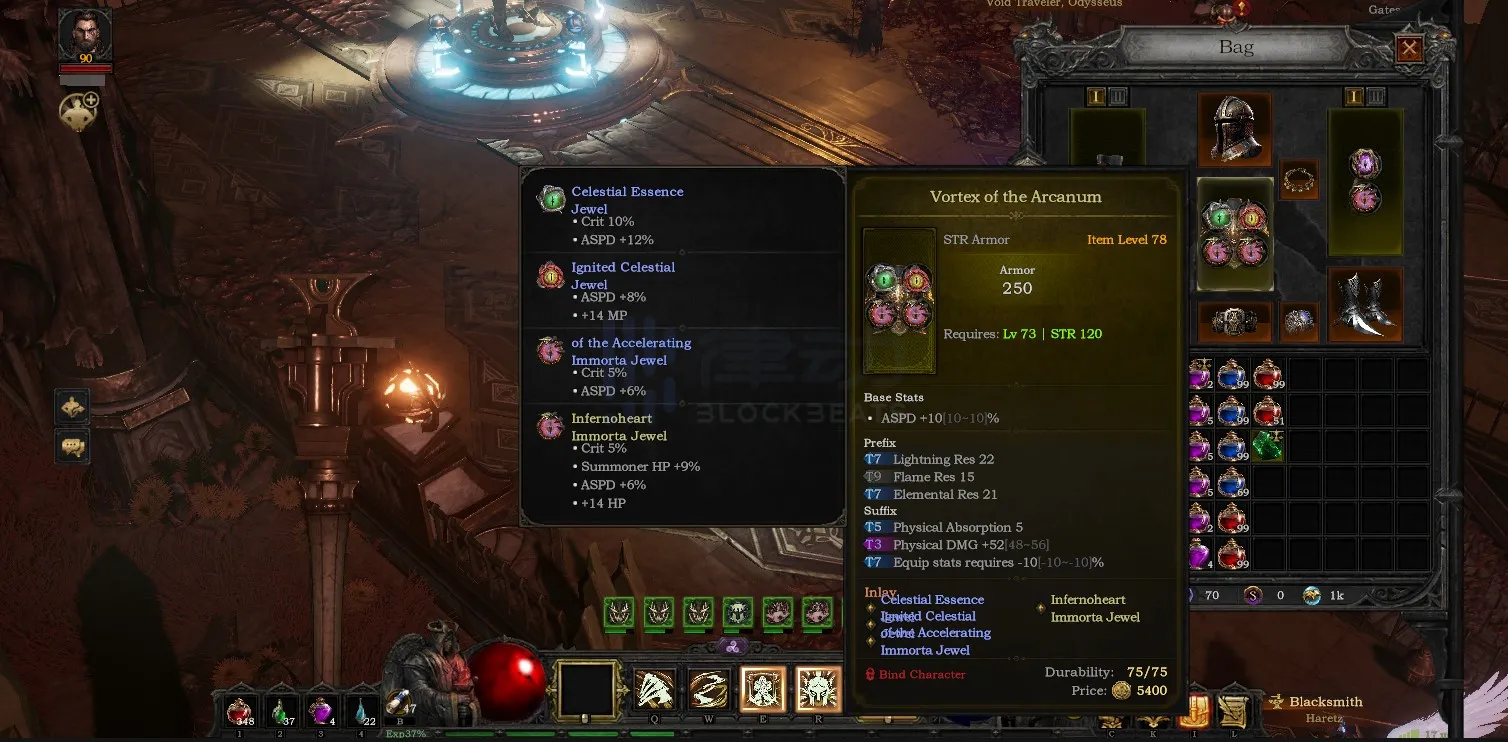This screenshot has width=1508, height=742.
Task: Use the teal flask on the hotbar
Action: pos(361,711)
